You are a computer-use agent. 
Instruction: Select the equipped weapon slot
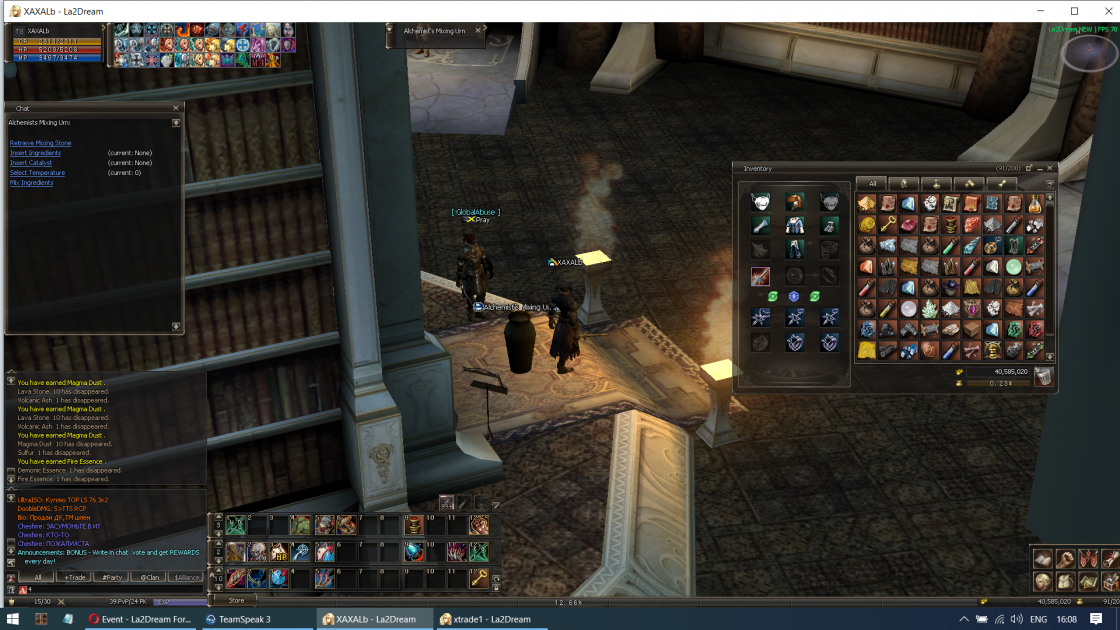760,277
